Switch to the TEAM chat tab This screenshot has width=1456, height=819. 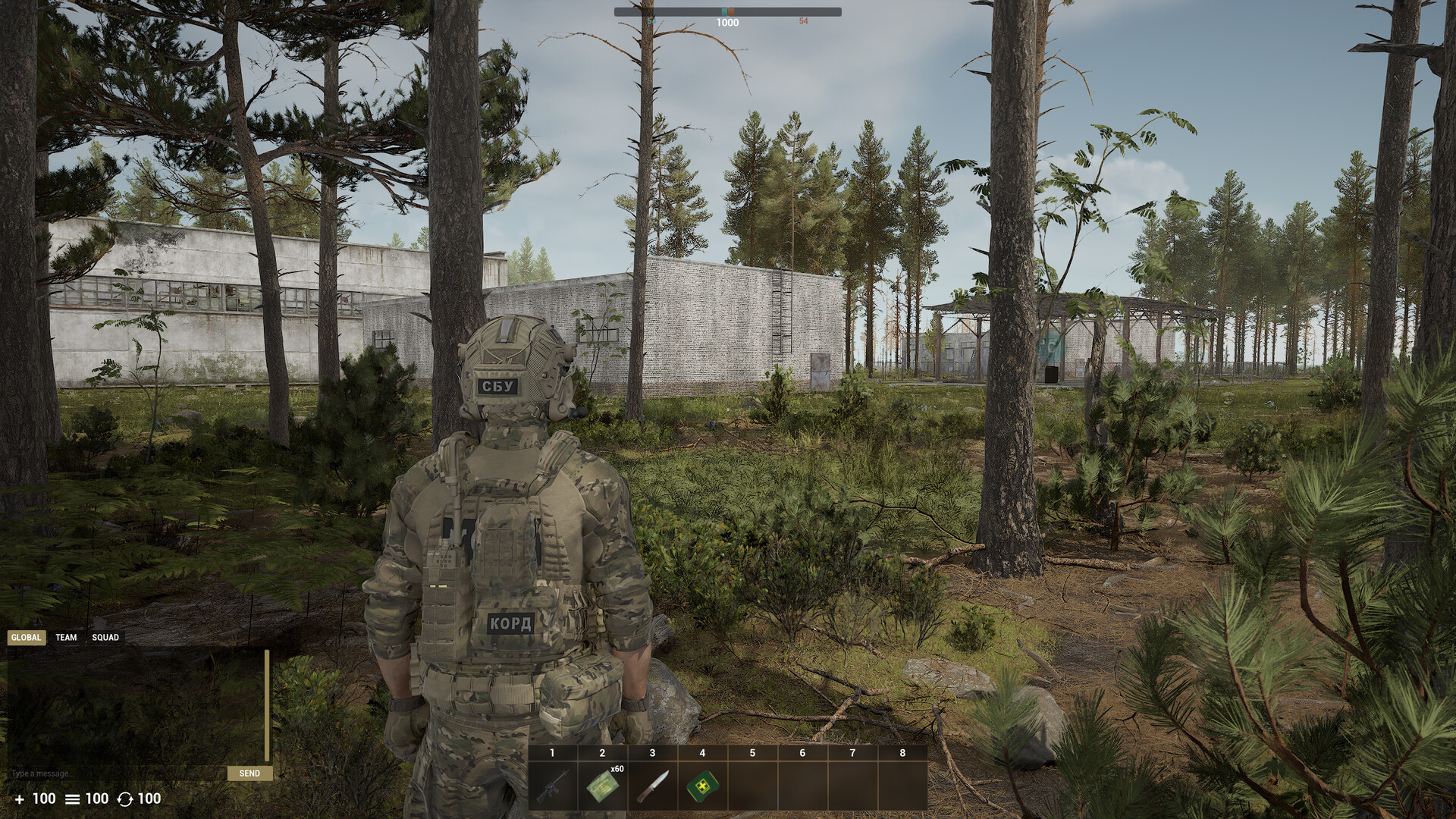(65, 637)
